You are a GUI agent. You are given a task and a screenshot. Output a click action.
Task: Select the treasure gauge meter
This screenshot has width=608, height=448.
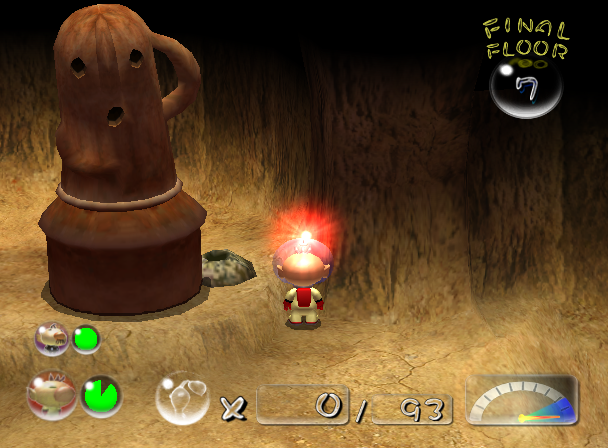pos(522,402)
